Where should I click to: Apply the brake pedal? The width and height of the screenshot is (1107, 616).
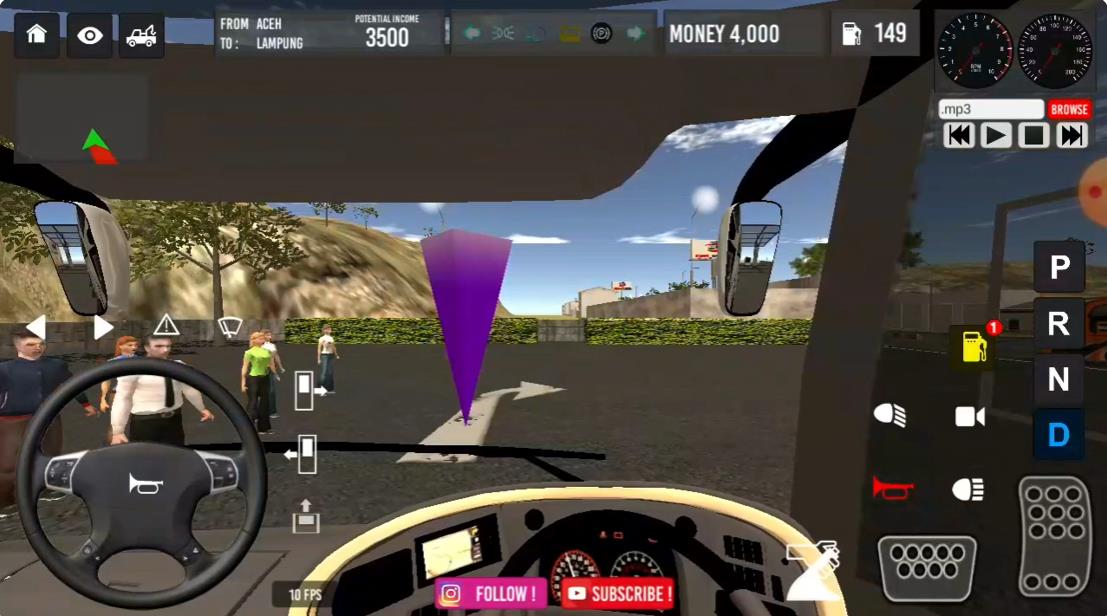pos(927,567)
